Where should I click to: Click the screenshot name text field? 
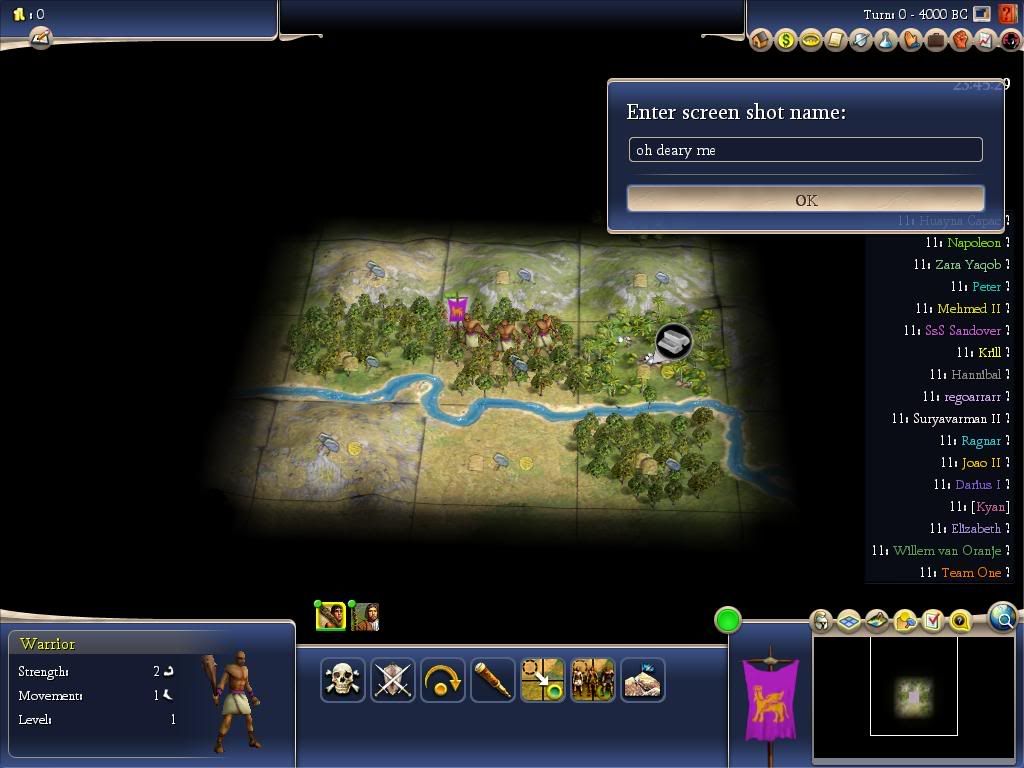tap(806, 150)
